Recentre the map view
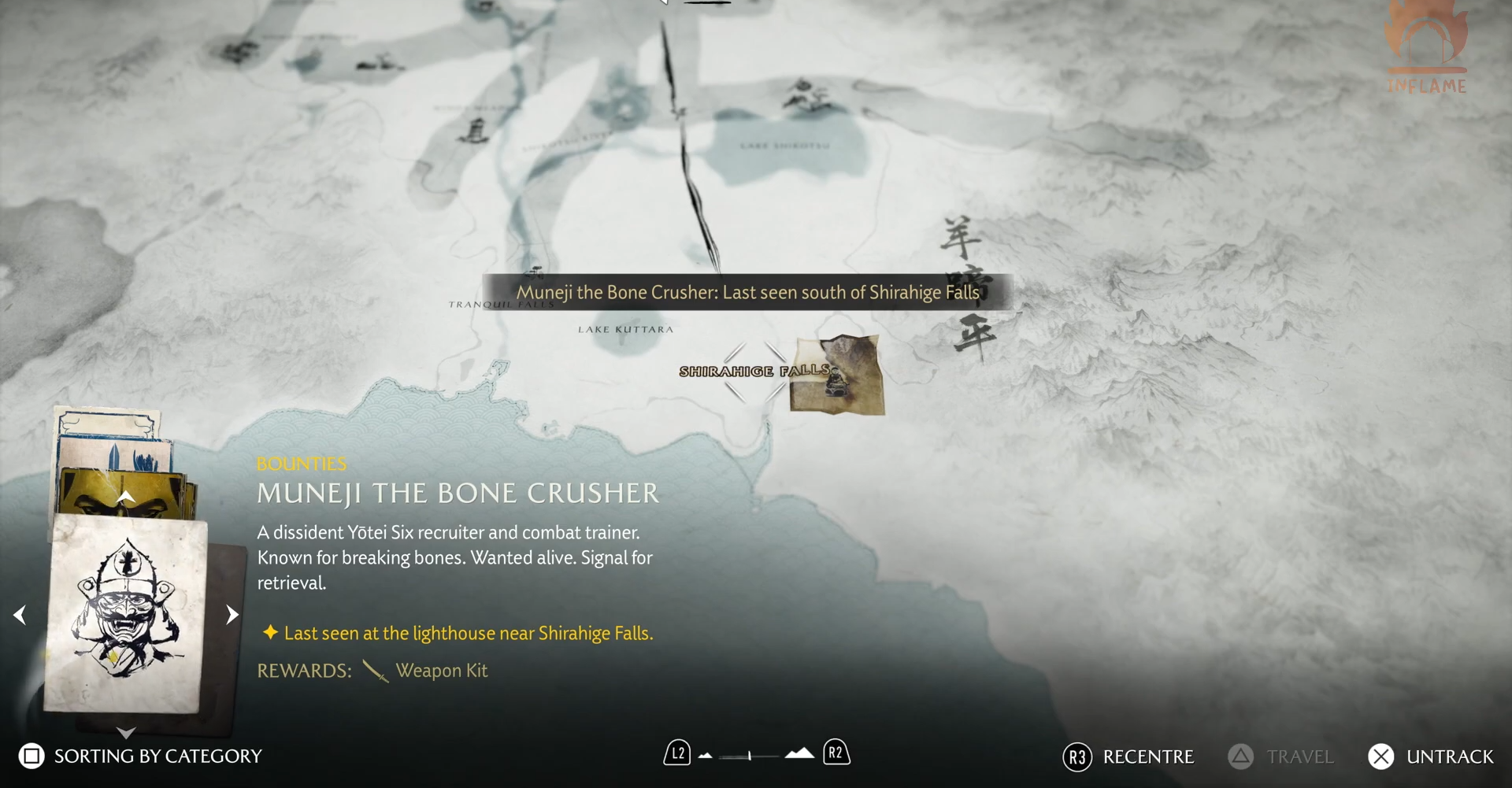The width and height of the screenshot is (1512, 788). 1128,757
